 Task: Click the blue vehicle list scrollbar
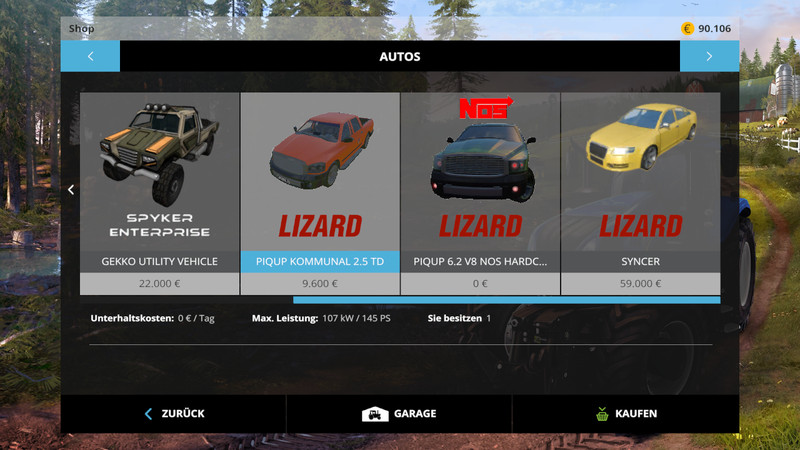click(506, 299)
